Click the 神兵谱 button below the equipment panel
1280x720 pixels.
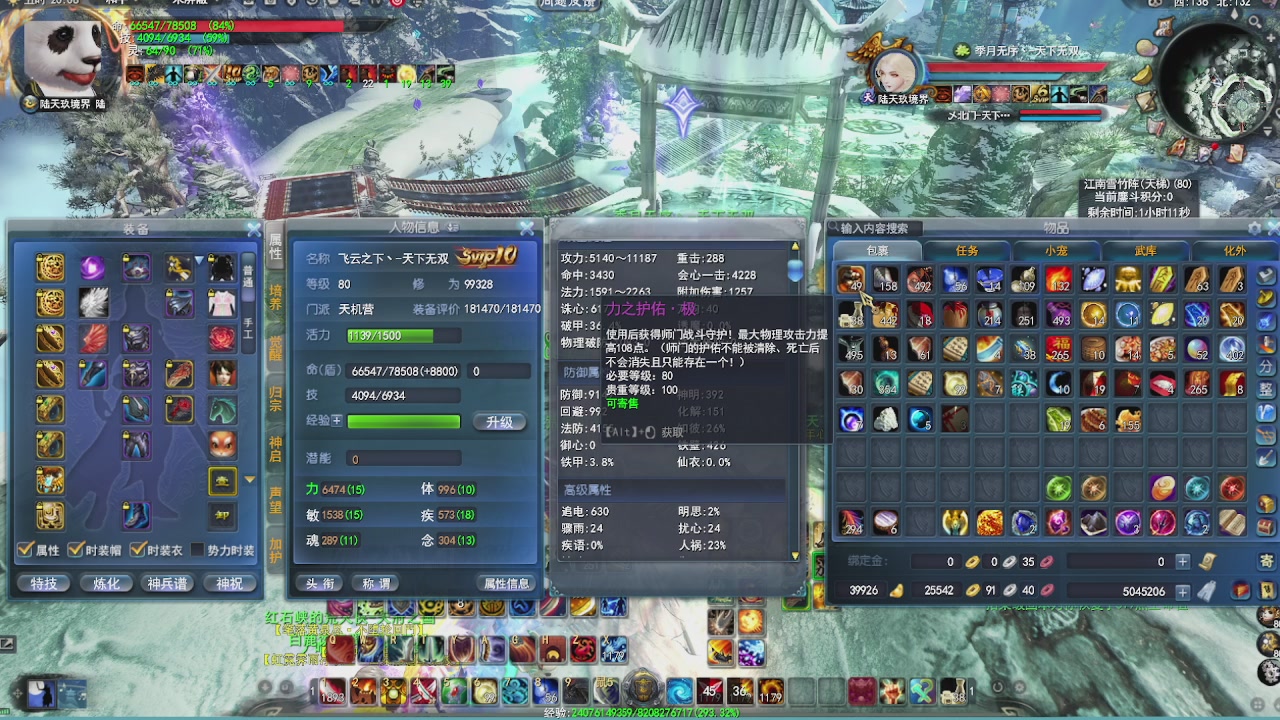coord(168,582)
